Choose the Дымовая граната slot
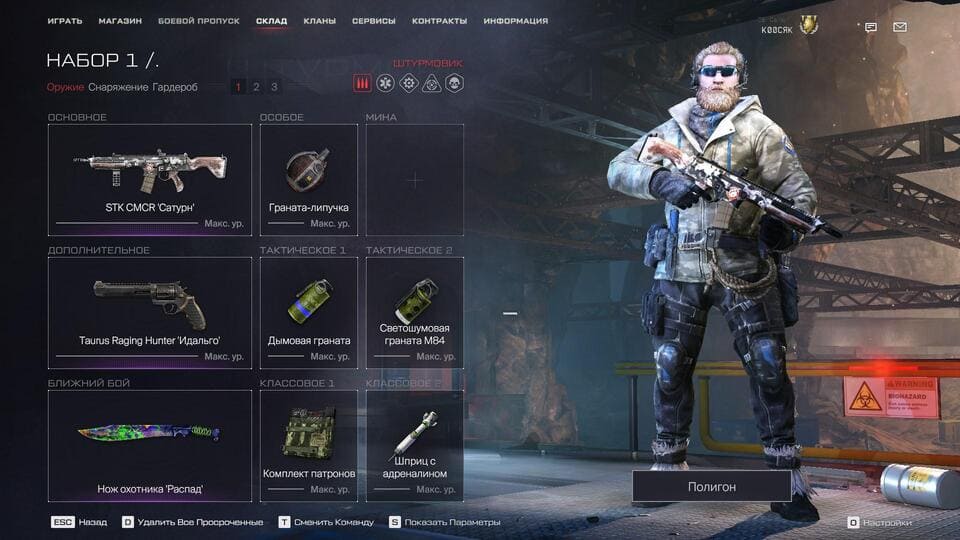 click(x=309, y=312)
